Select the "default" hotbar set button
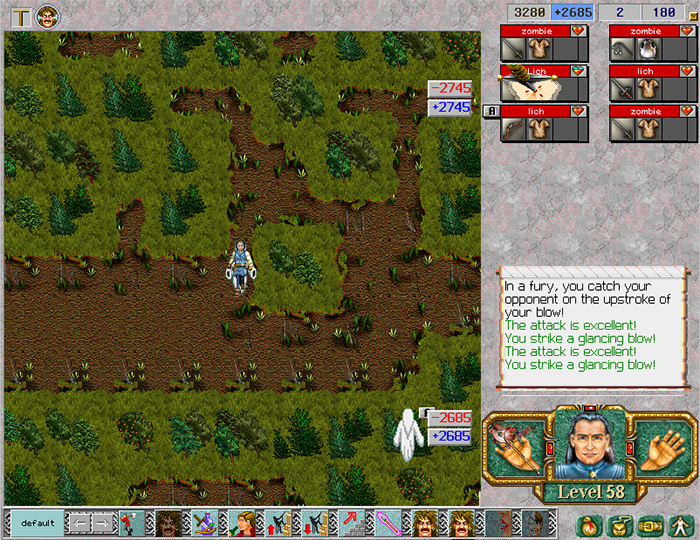Screen dimensions: 700x540 [x=38, y=523]
